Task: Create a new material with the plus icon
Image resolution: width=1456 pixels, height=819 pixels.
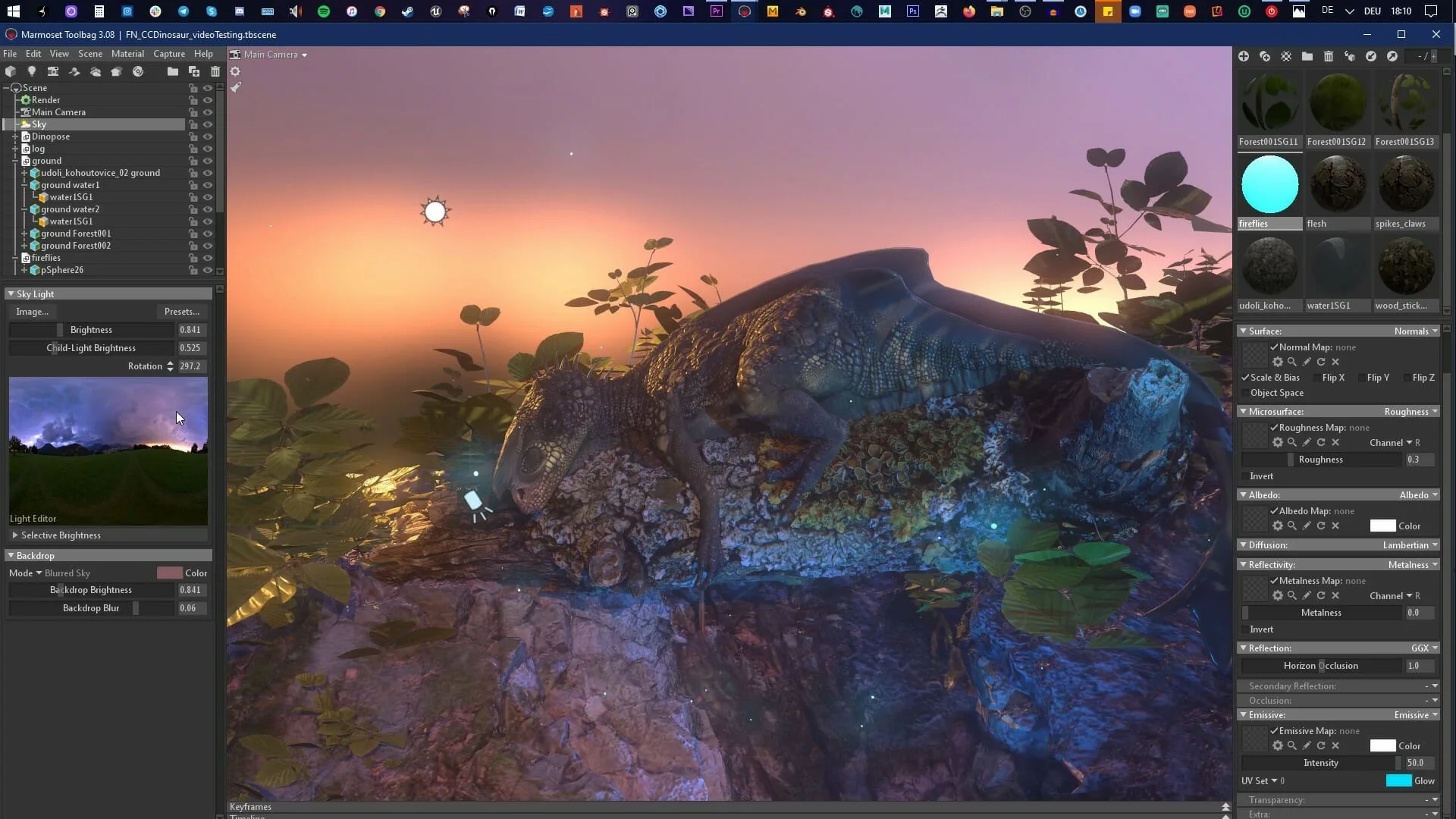Action: [1244, 56]
